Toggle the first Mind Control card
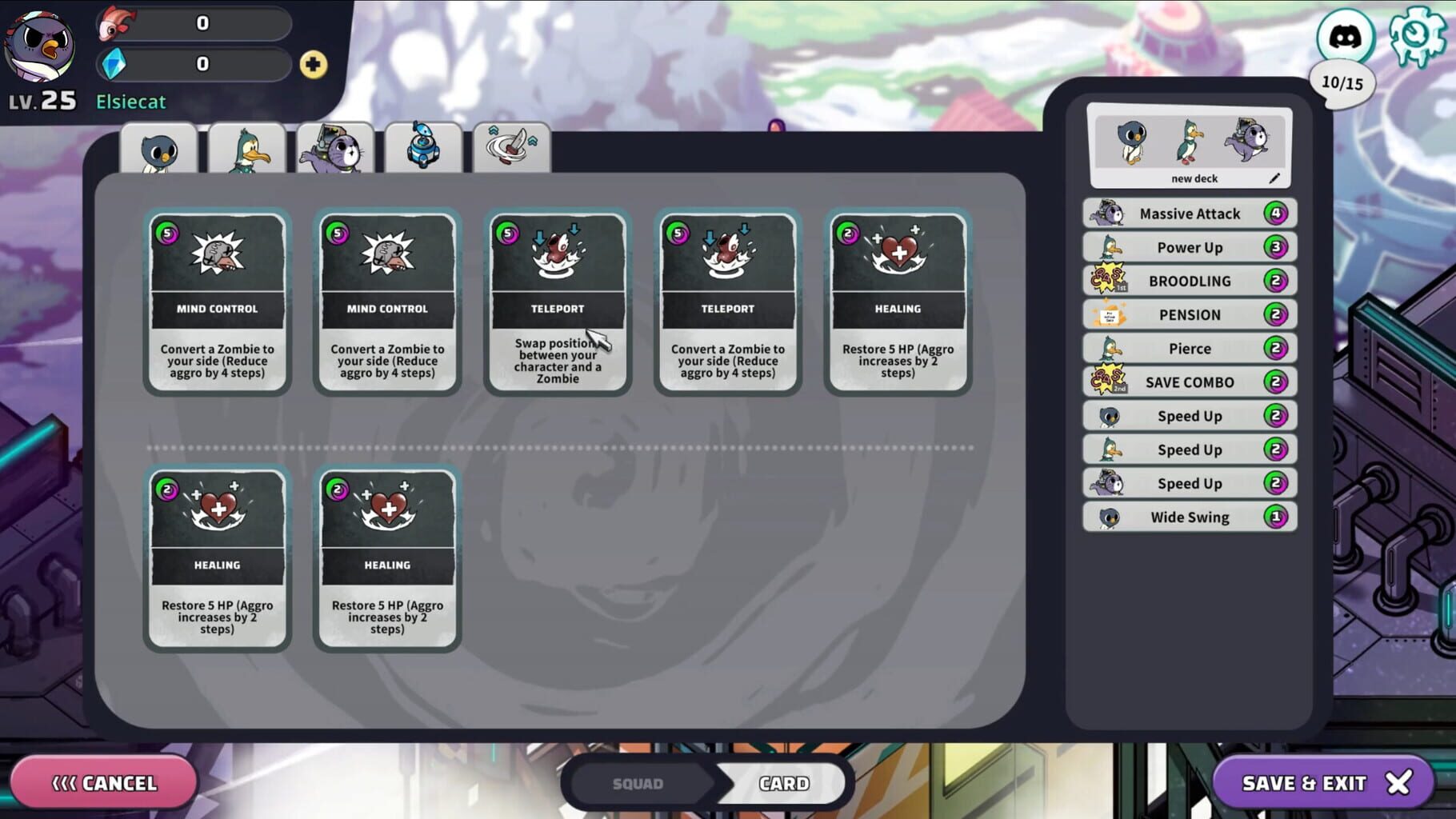This screenshot has height=819, width=1456. (x=217, y=302)
